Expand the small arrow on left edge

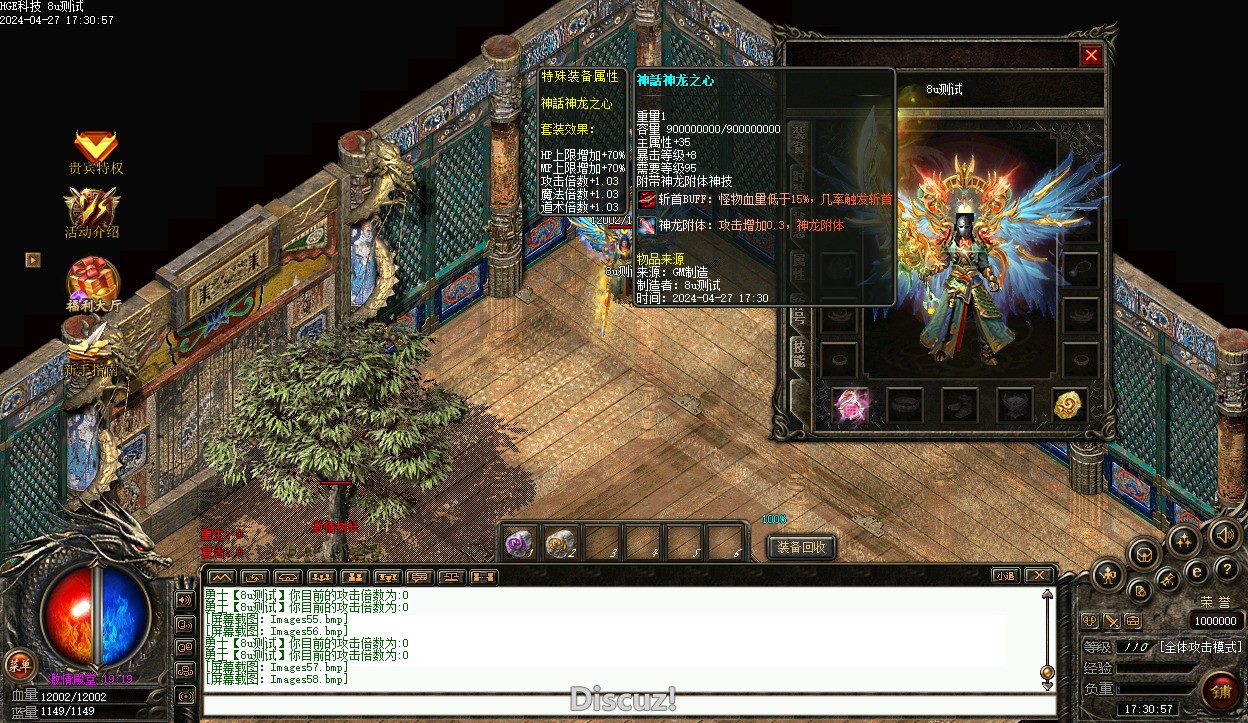pos(33,260)
